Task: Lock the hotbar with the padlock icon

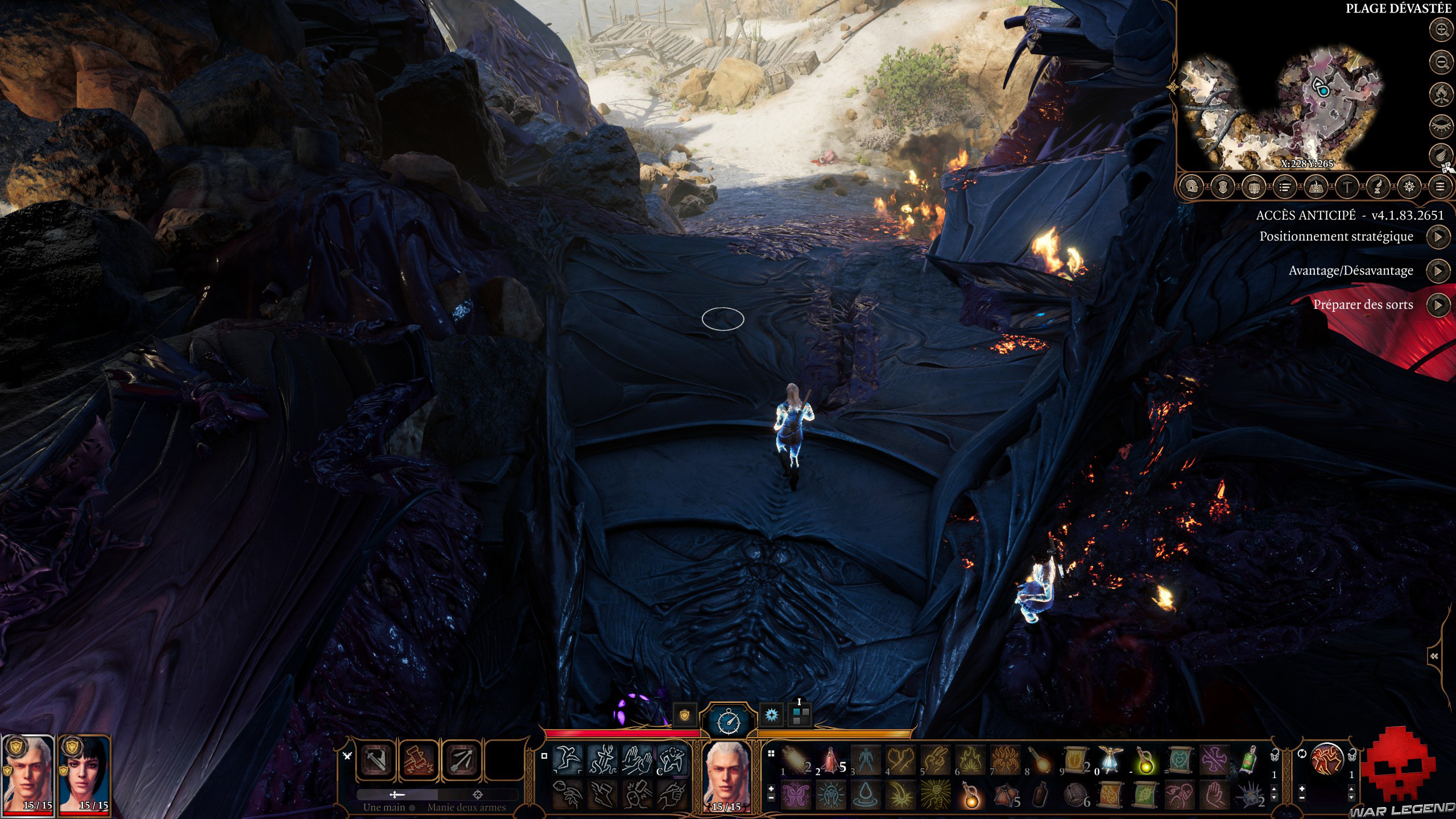Action: point(1352,756)
